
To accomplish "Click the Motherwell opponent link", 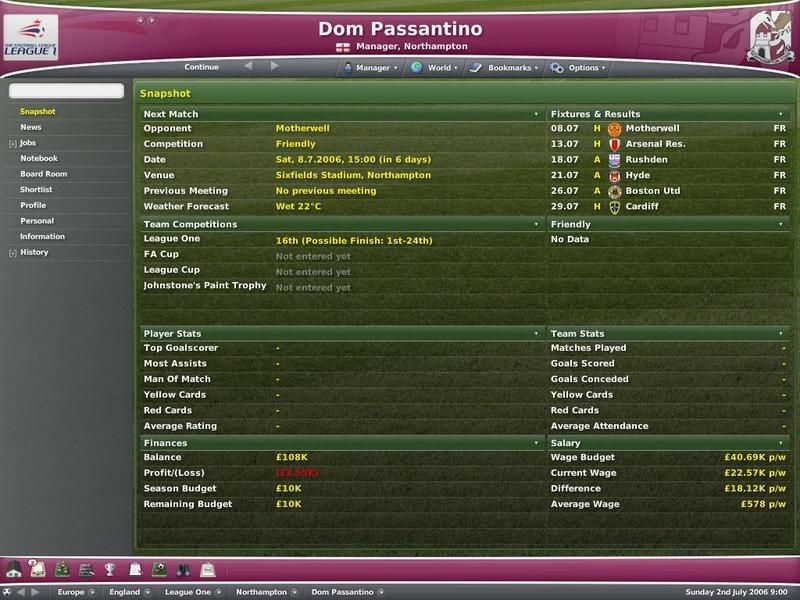I will point(302,128).
